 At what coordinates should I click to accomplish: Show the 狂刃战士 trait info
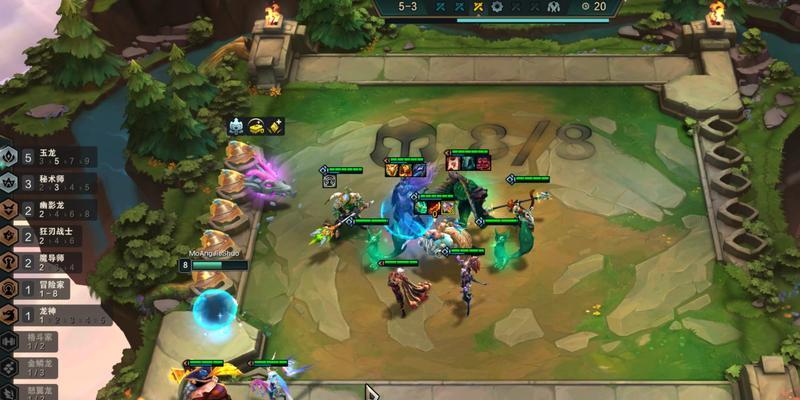click(x=40, y=236)
